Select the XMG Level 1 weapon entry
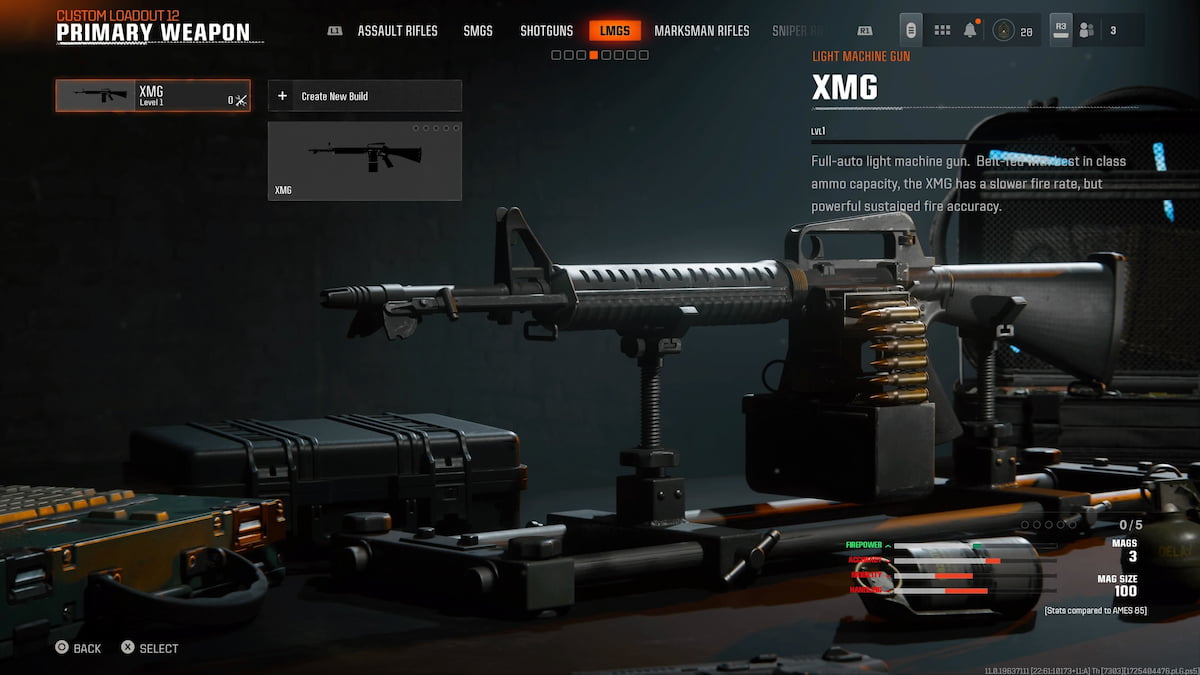 click(153, 96)
